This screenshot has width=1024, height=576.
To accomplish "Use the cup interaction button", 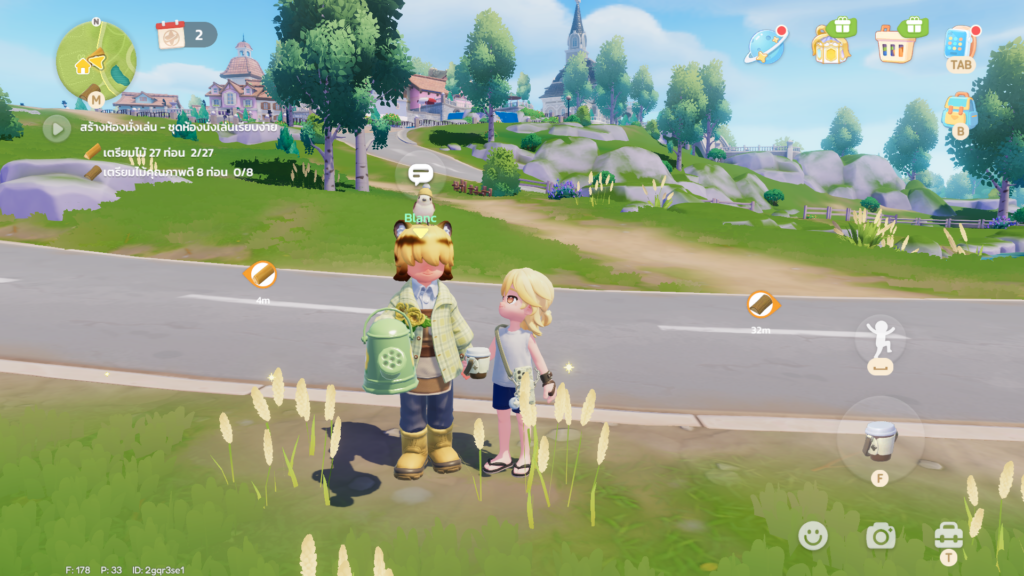I will [880, 439].
